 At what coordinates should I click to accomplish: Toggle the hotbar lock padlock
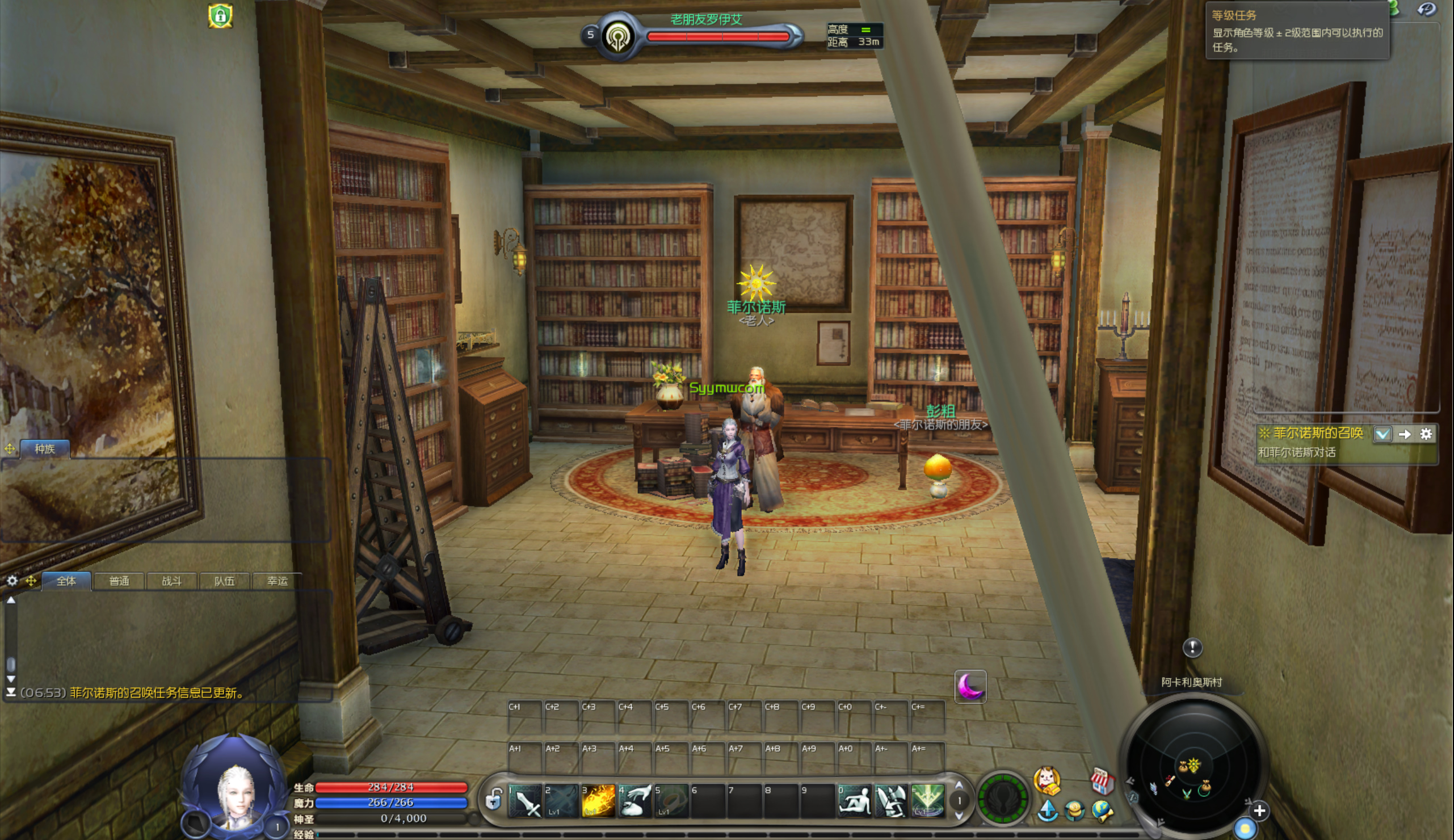(x=494, y=800)
